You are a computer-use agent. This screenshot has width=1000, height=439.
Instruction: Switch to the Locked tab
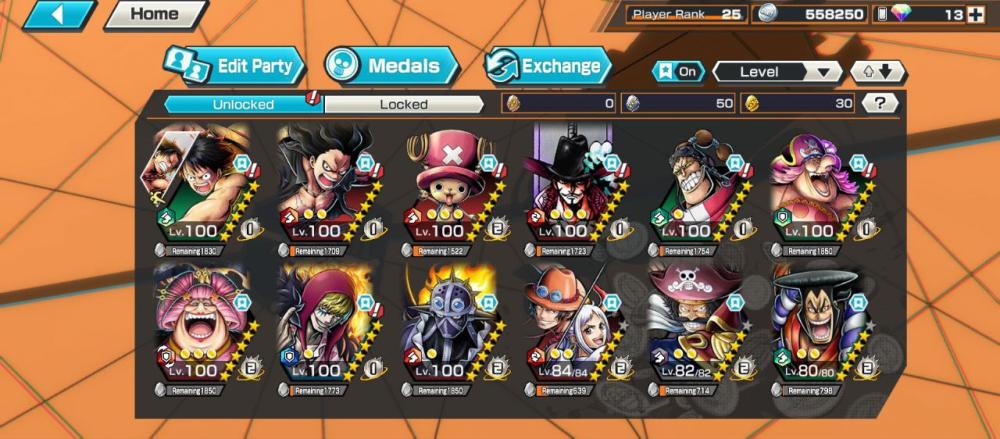click(x=404, y=103)
